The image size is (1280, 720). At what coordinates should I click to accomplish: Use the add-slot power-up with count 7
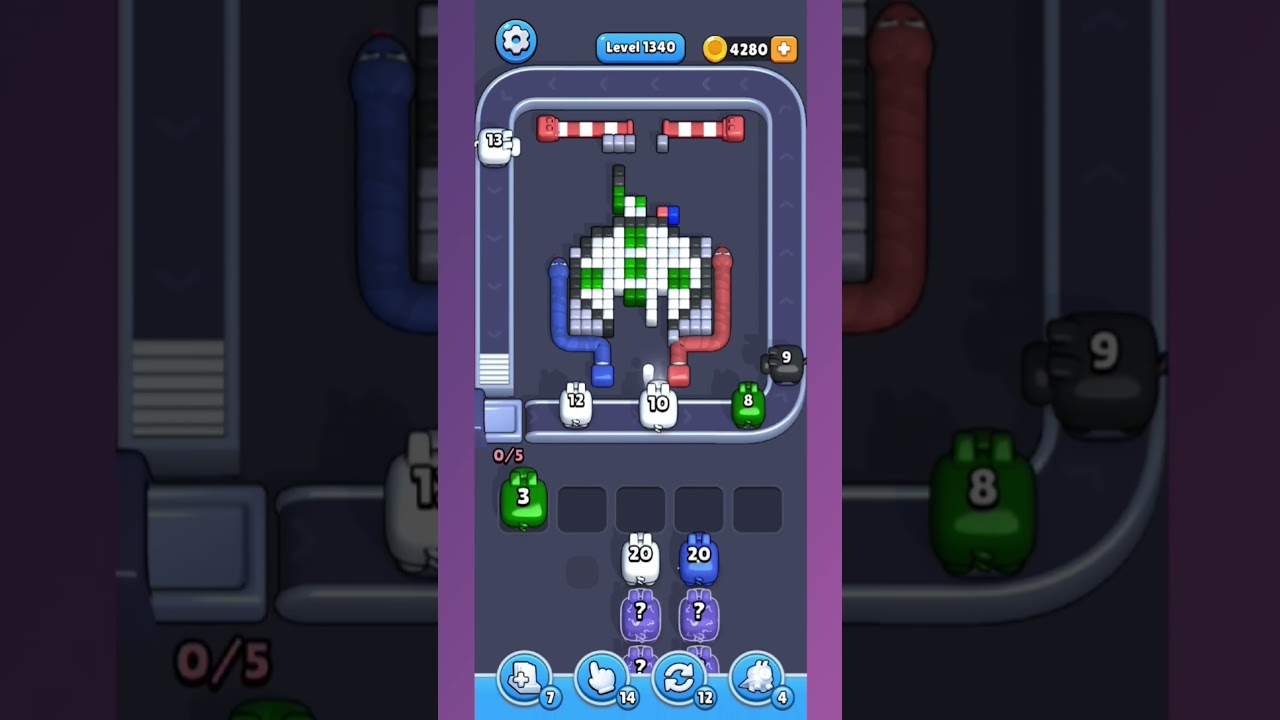(524, 676)
